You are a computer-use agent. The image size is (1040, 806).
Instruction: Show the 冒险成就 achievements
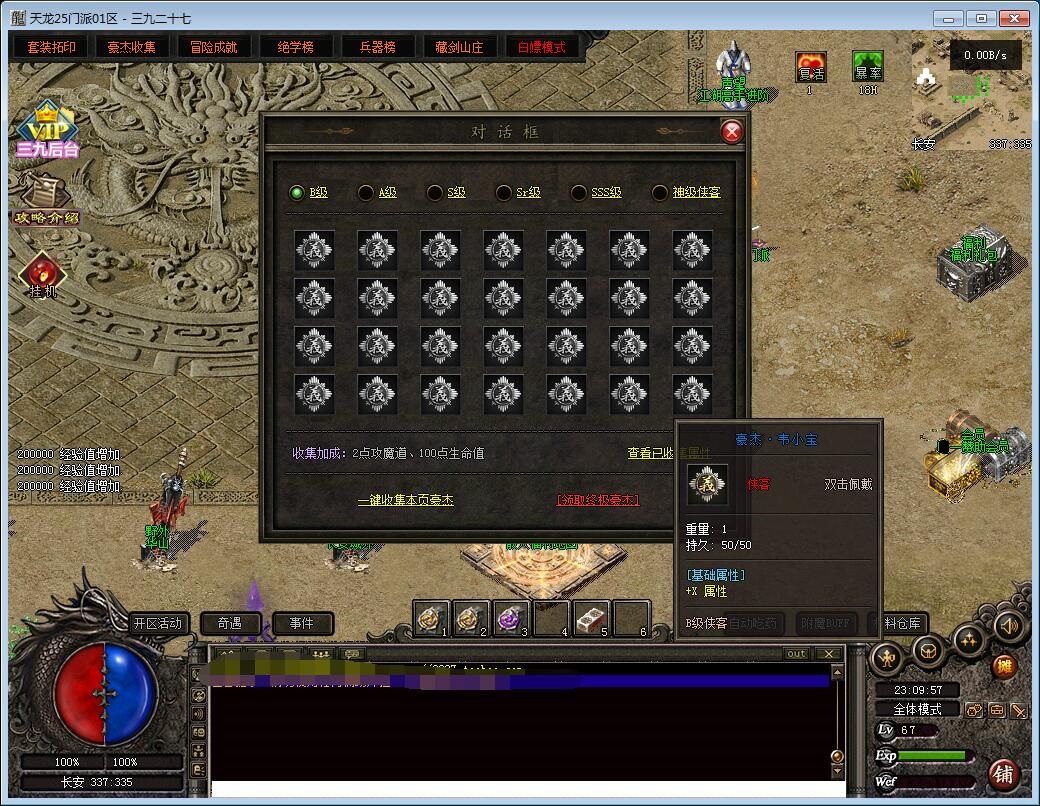tap(214, 47)
